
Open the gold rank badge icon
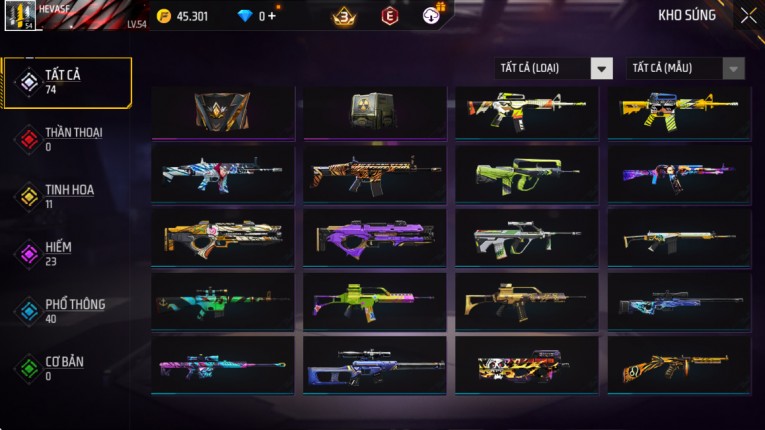[344, 16]
